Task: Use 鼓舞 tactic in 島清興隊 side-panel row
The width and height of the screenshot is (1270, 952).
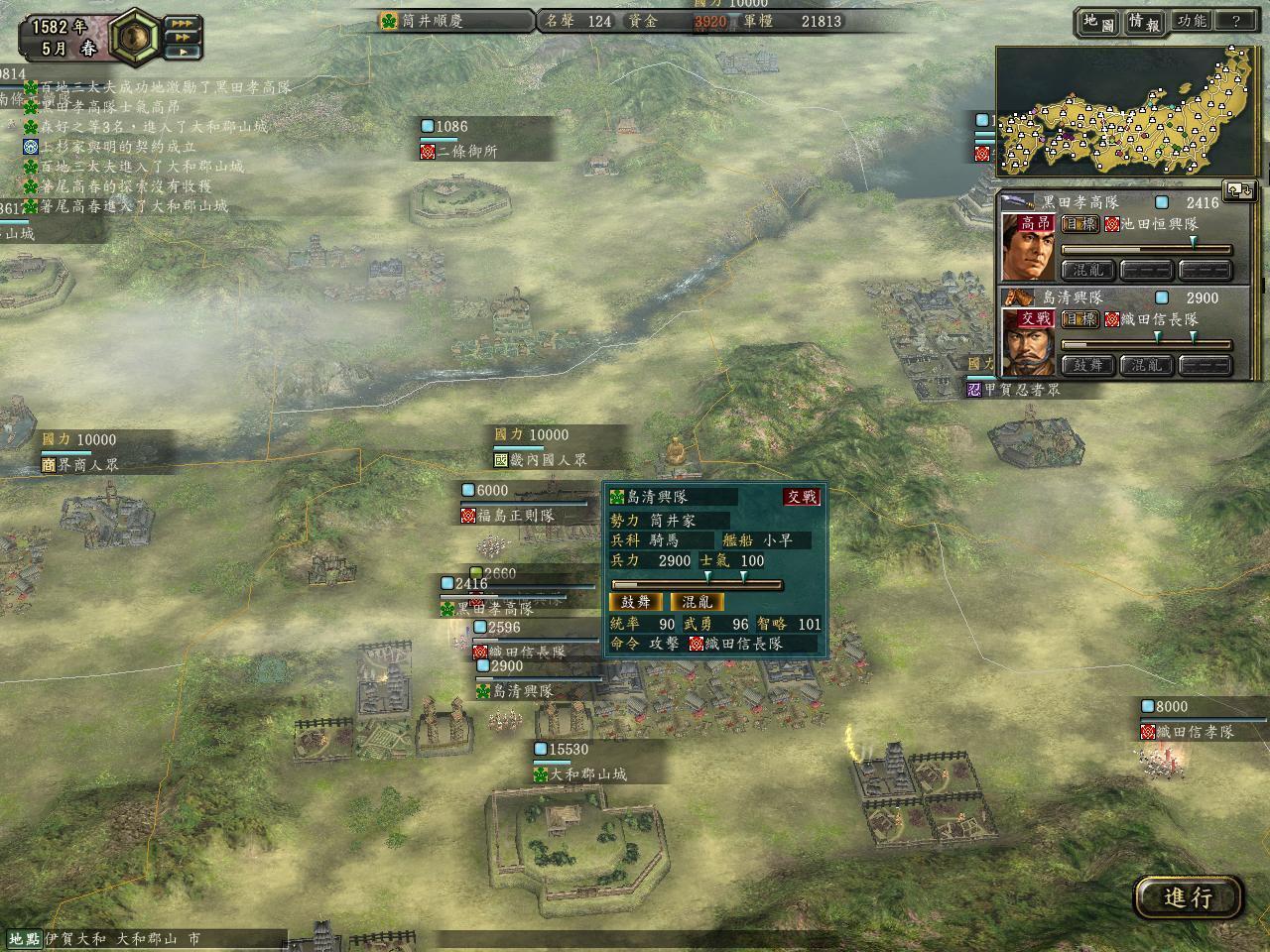Action: click(1088, 365)
